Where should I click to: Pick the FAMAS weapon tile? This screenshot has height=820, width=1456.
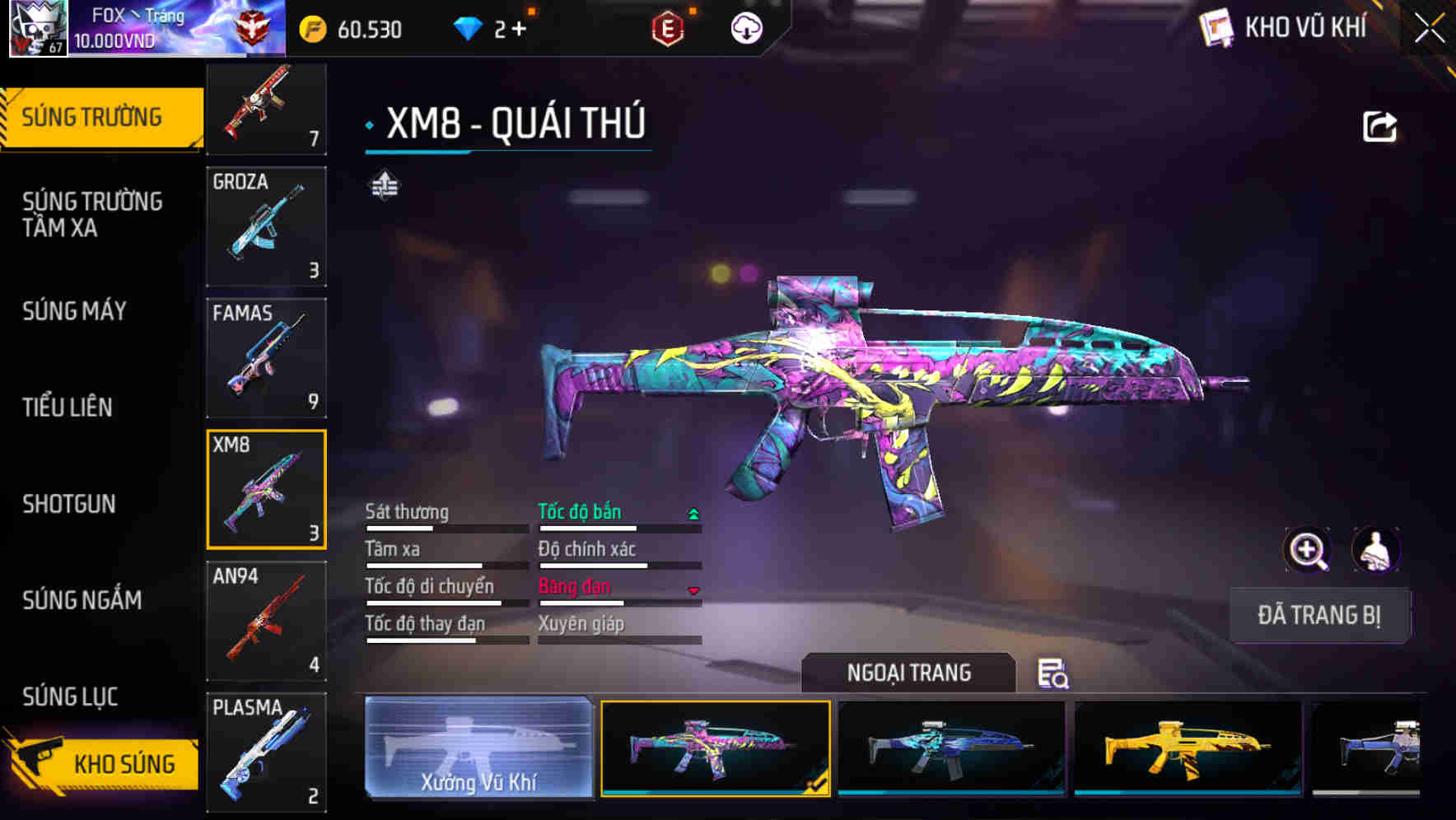[266, 358]
